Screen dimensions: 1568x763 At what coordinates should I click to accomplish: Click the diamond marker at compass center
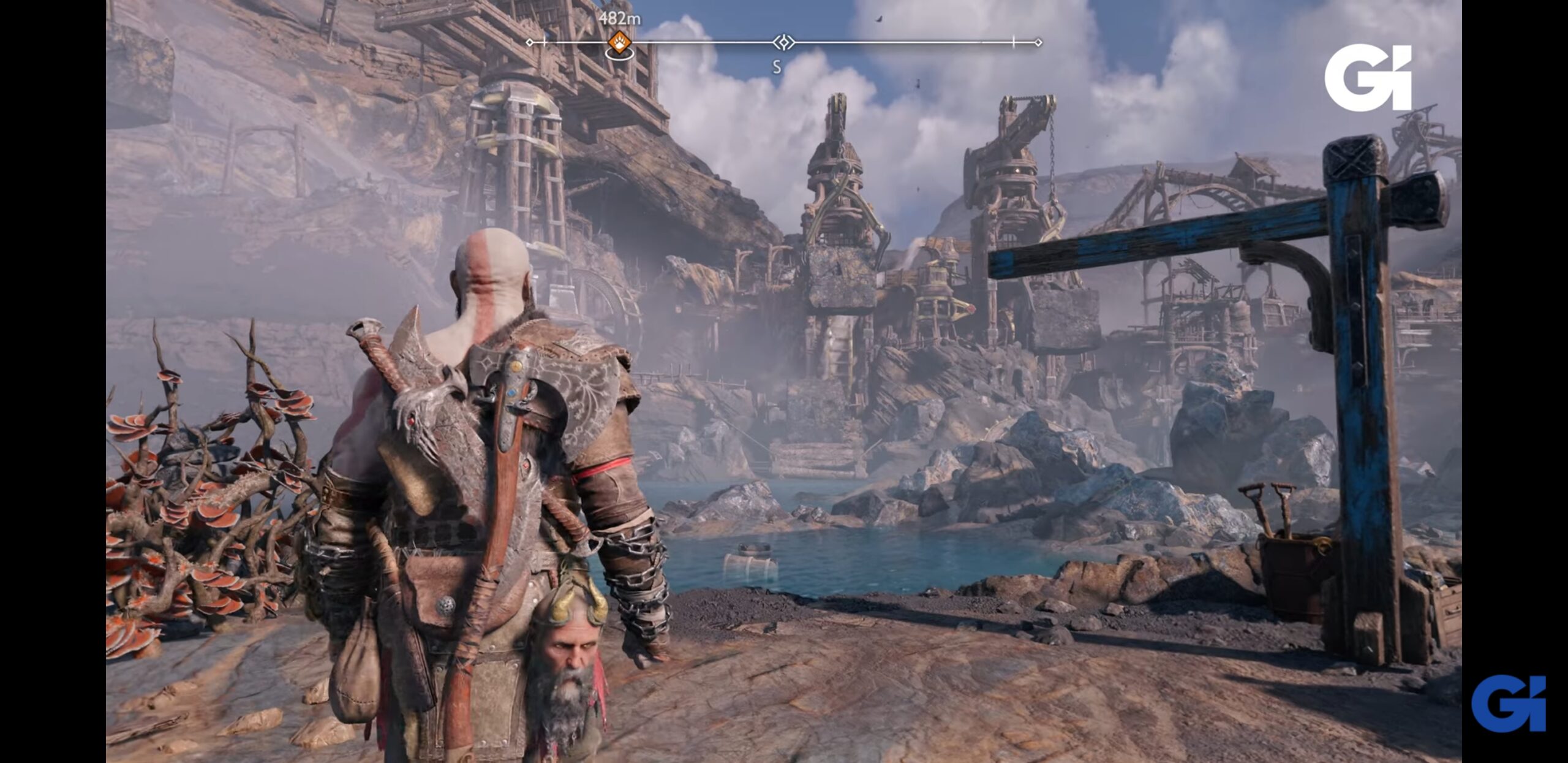(x=783, y=42)
